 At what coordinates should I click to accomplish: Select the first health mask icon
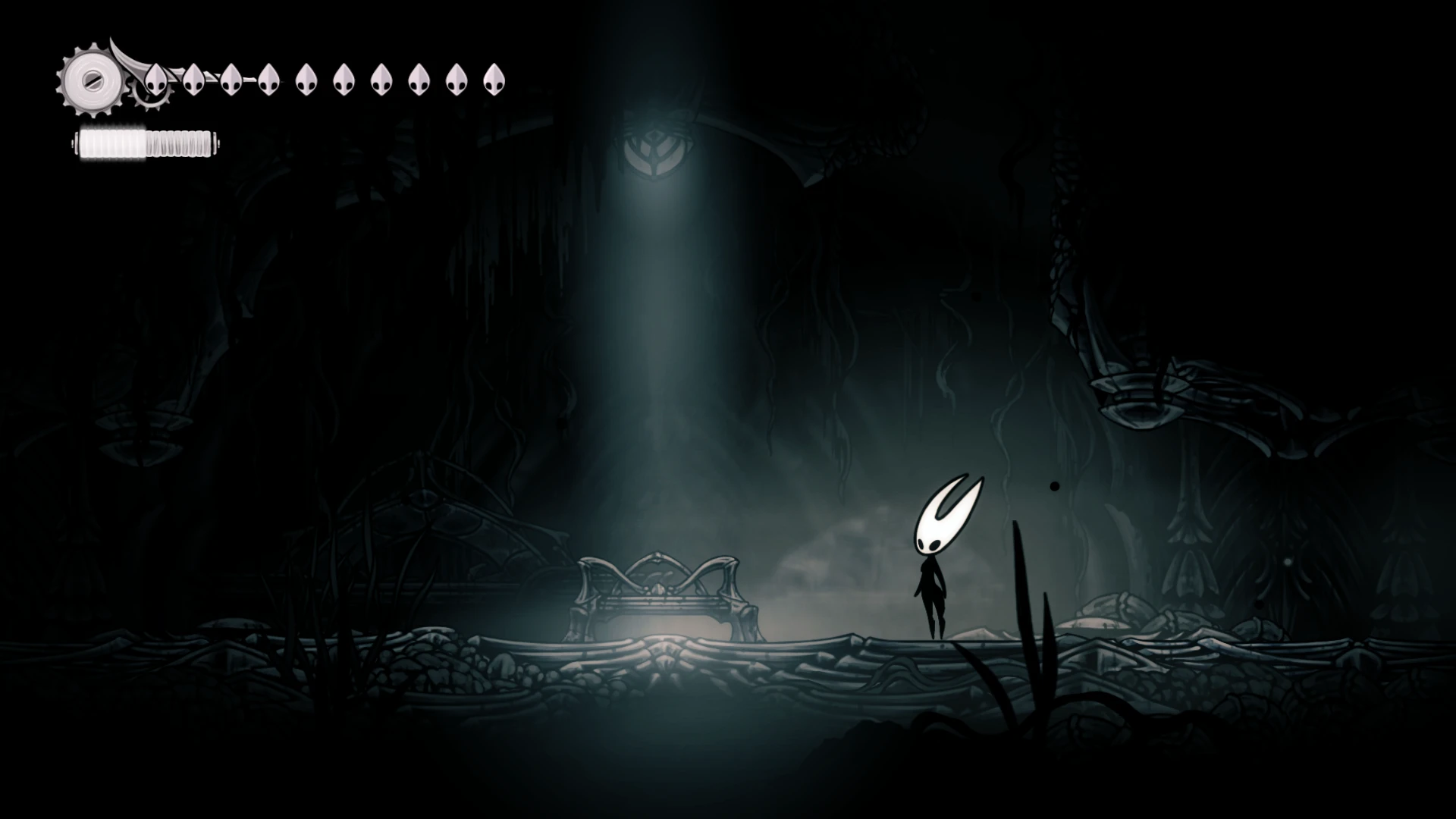(157, 78)
